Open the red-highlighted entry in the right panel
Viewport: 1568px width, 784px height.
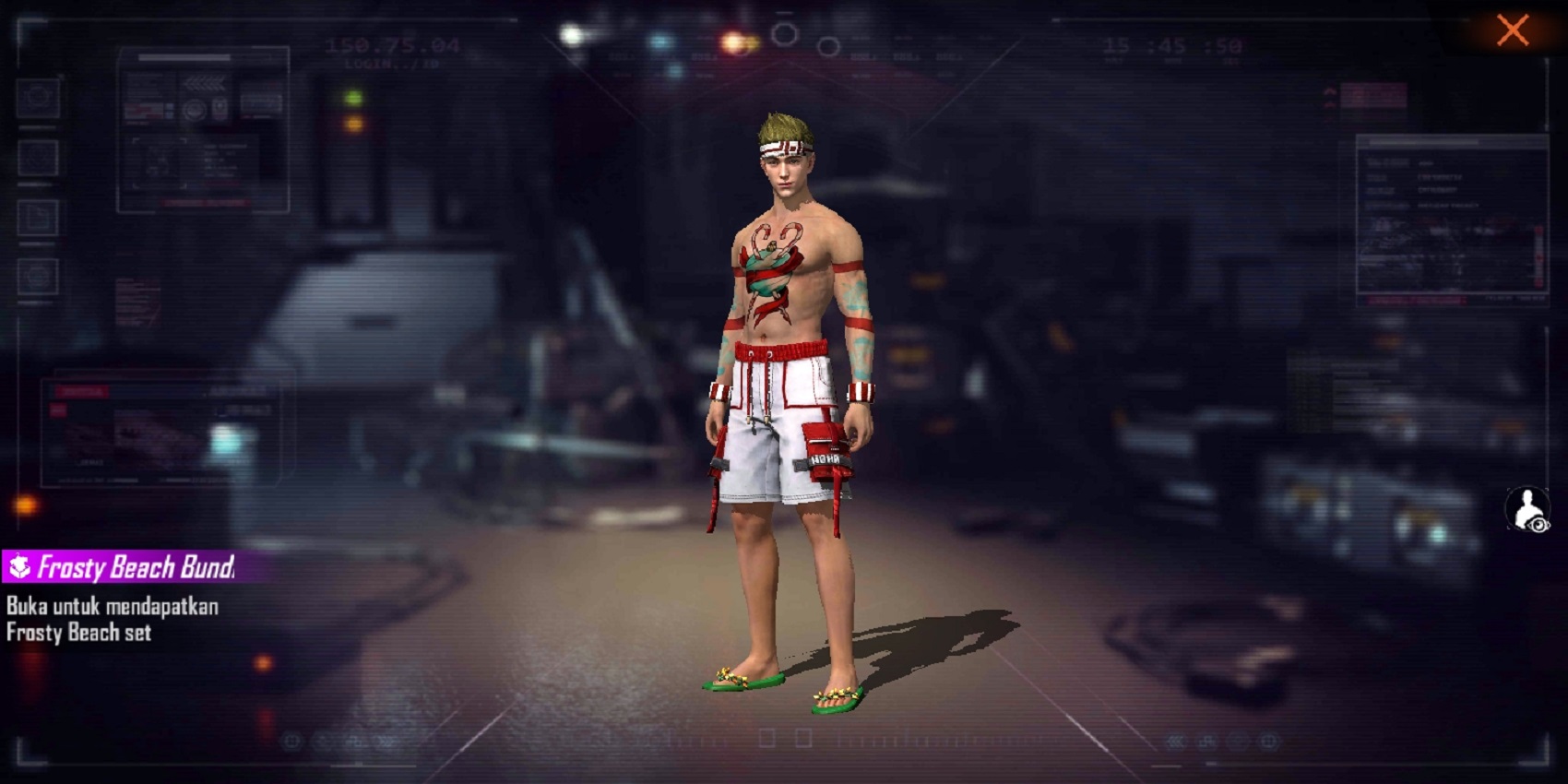tap(1416, 300)
